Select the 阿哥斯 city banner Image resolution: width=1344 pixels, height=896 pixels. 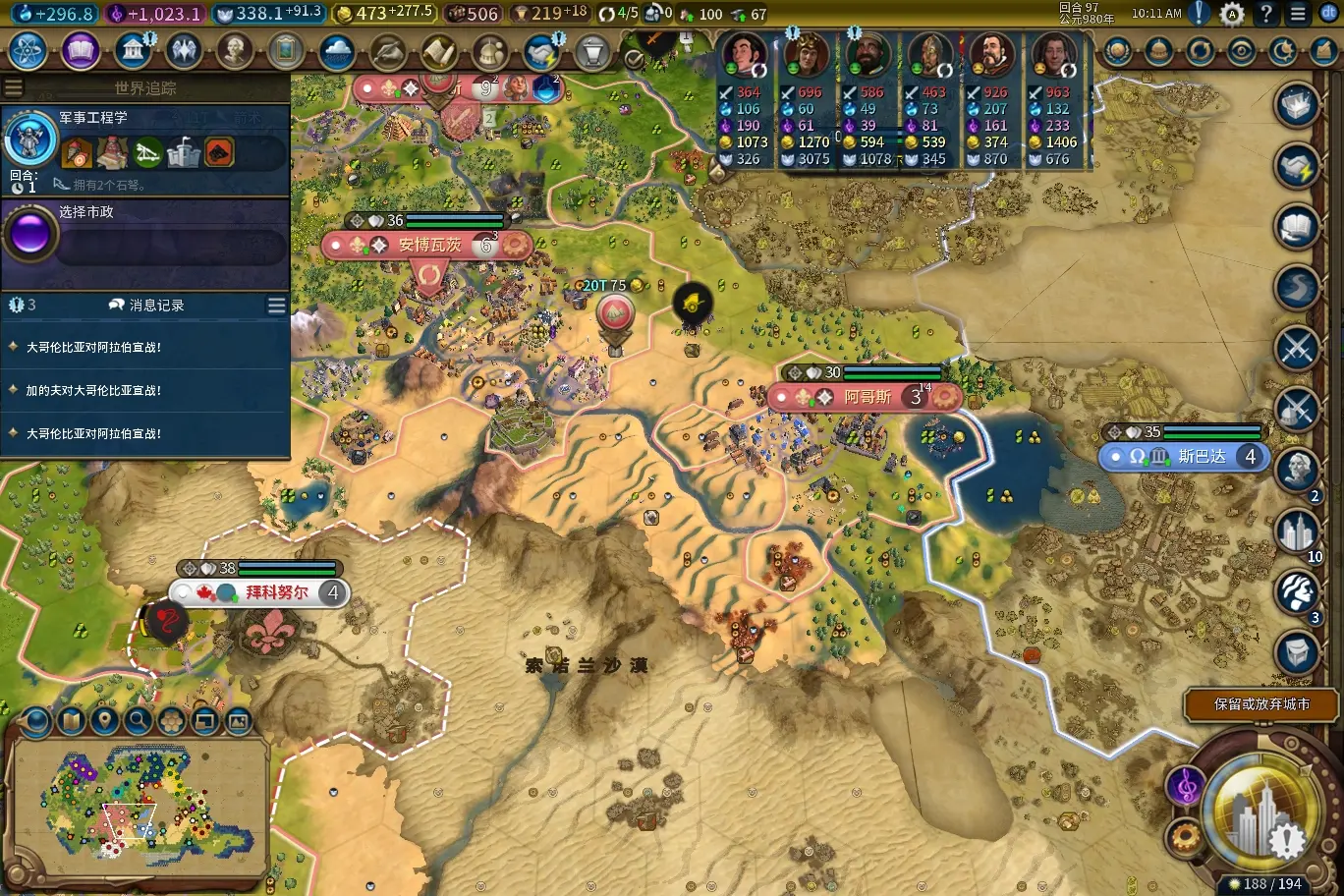[867, 397]
